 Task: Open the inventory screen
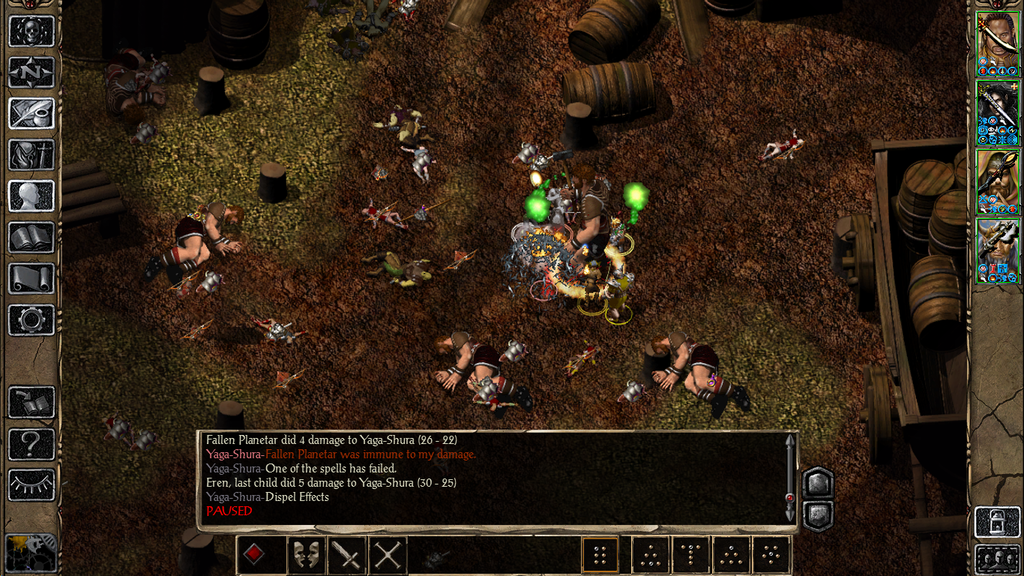tap(31, 154)
